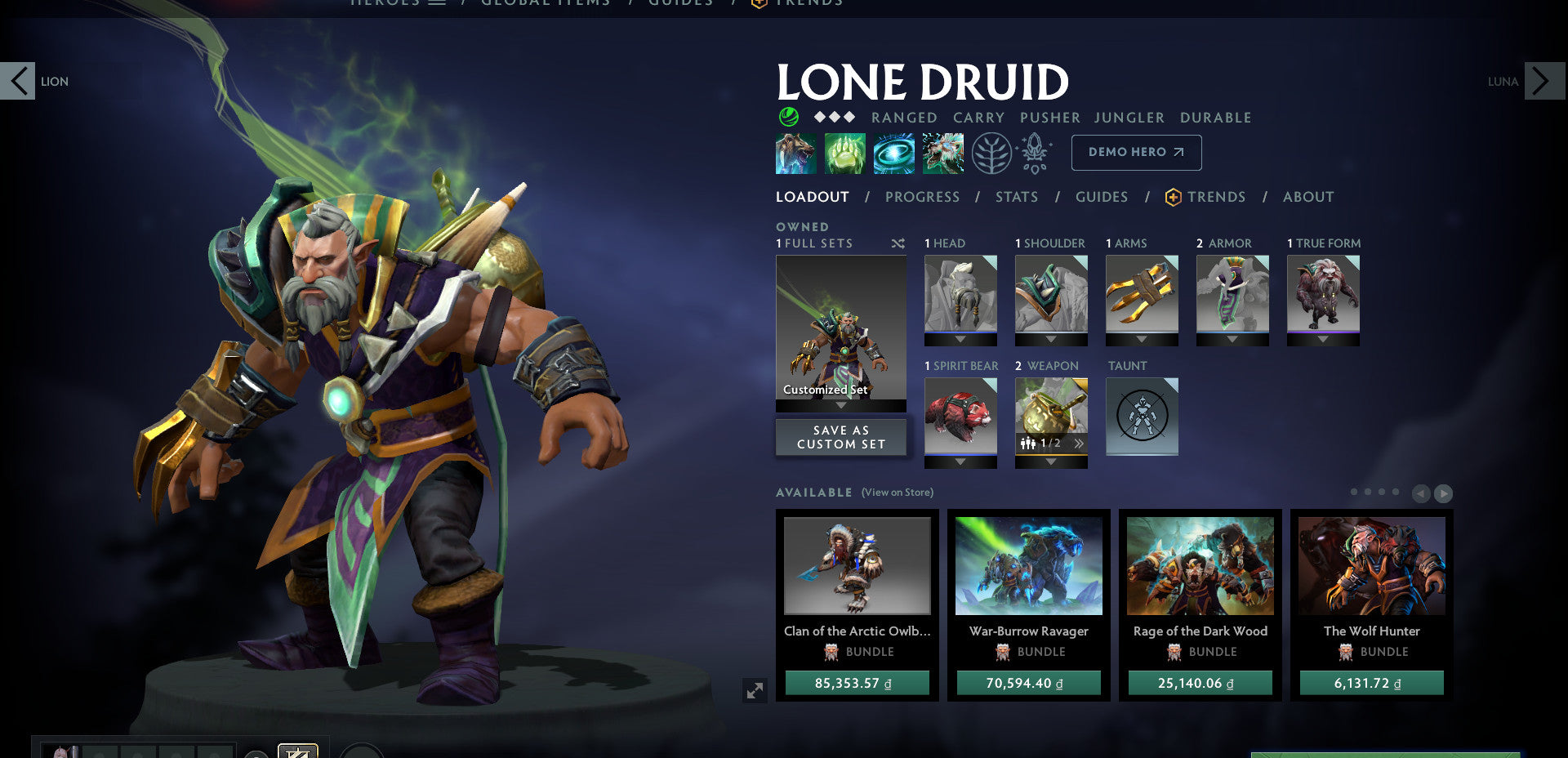
Task: Open the Spirit Link paw ability icon
Action: 845,153
